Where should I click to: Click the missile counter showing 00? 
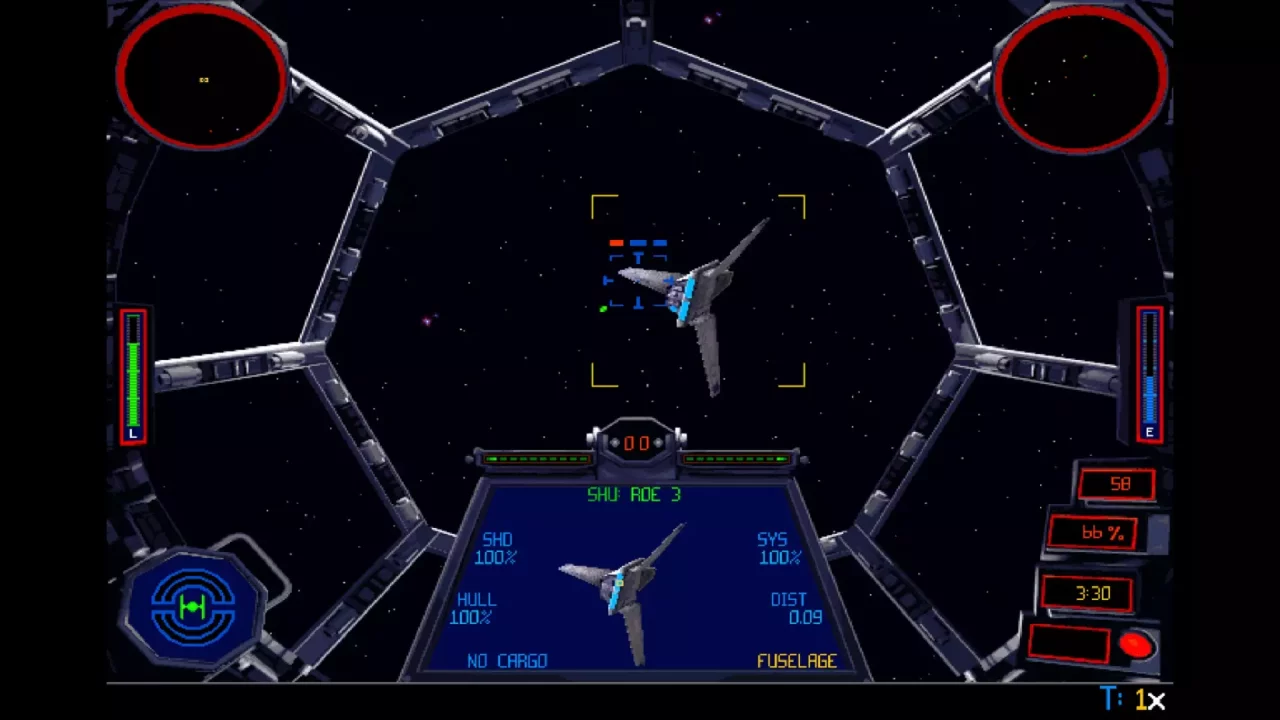[637, 443]
